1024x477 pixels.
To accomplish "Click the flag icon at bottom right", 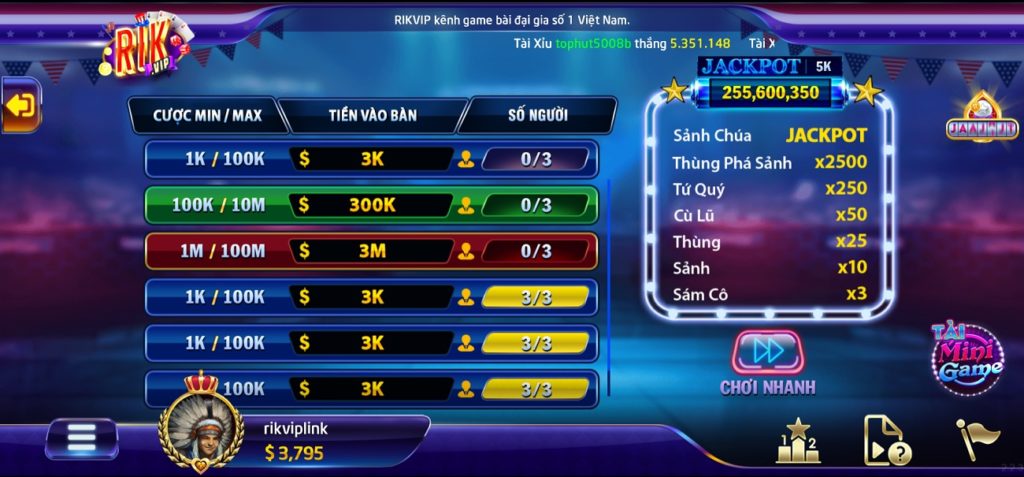I will click(x=977, y=440).
